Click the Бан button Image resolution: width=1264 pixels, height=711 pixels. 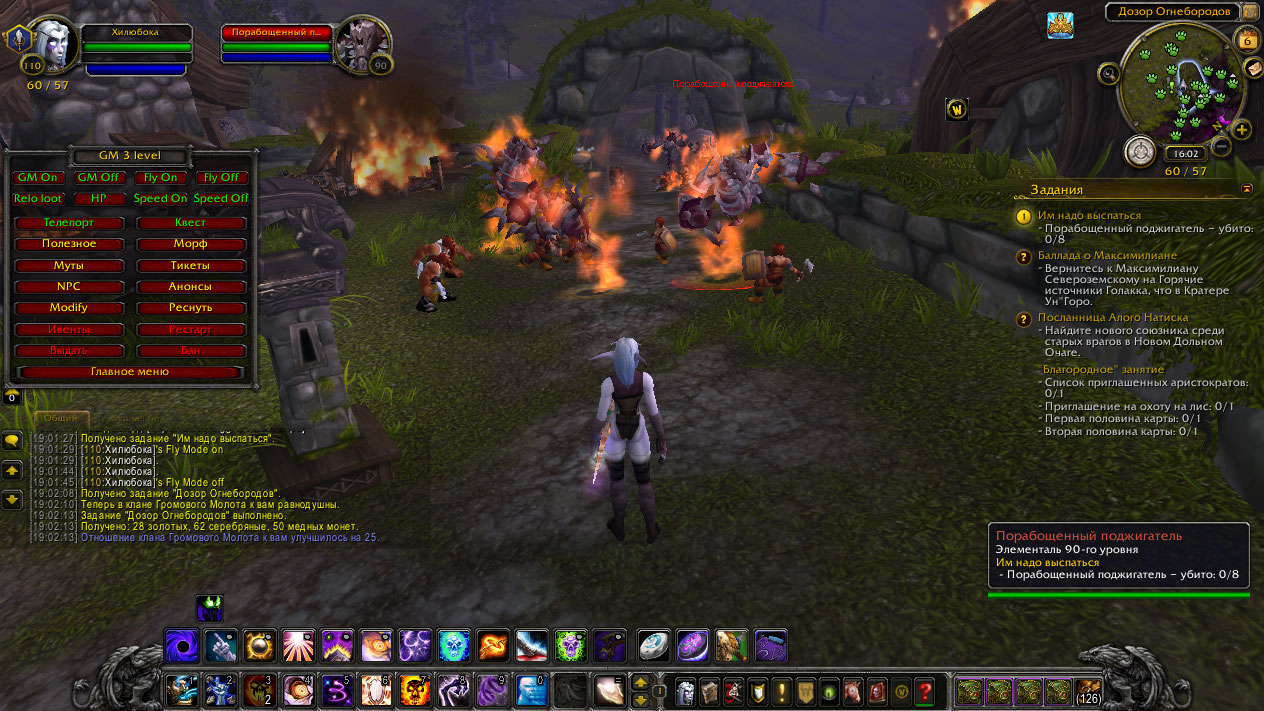click(190, 351)
